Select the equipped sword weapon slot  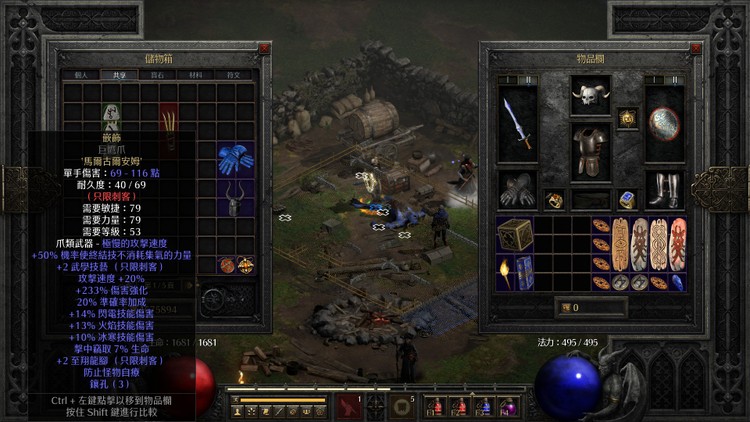[x=518, y=123]
